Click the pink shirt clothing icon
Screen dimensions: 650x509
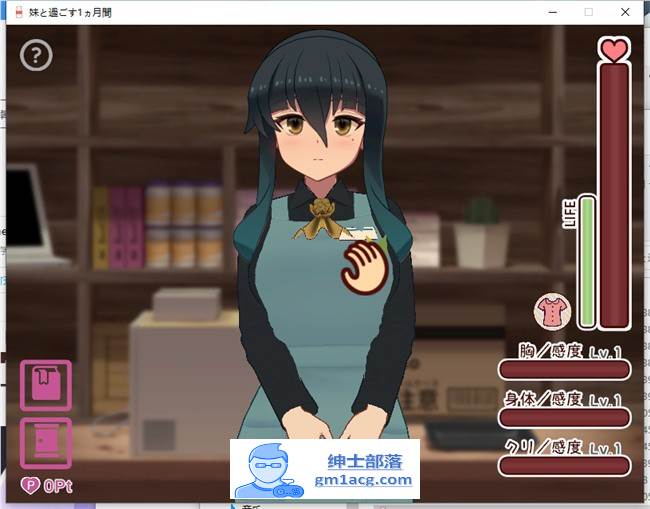tap(550, 312)
